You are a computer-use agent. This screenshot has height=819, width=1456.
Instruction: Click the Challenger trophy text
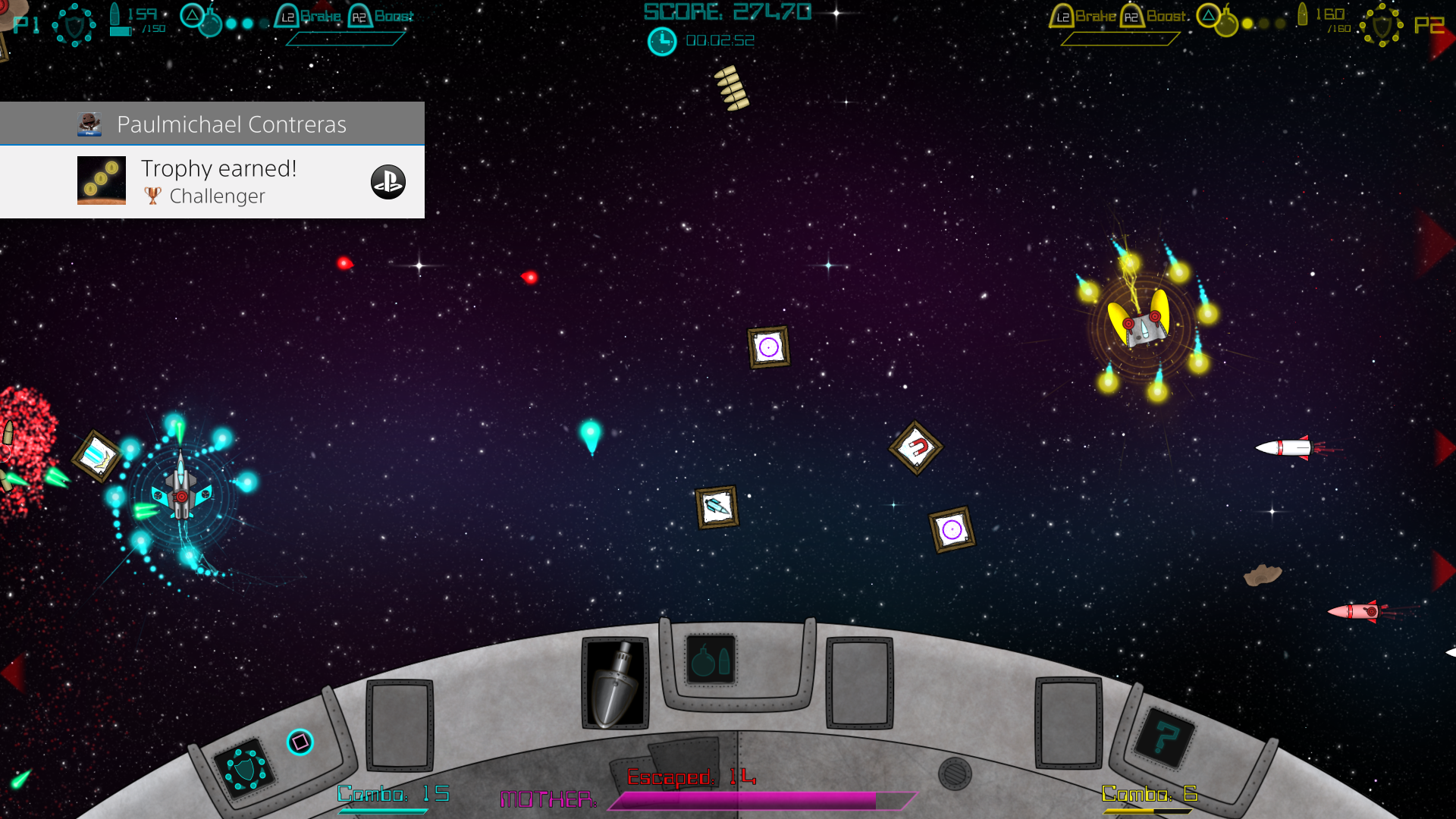click(x=216, y=196)
